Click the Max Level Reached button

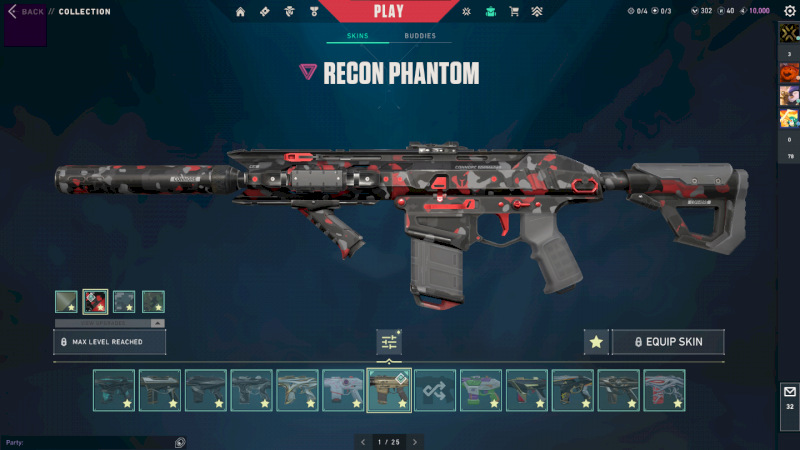pyautogui.click(x=109, y=342)
